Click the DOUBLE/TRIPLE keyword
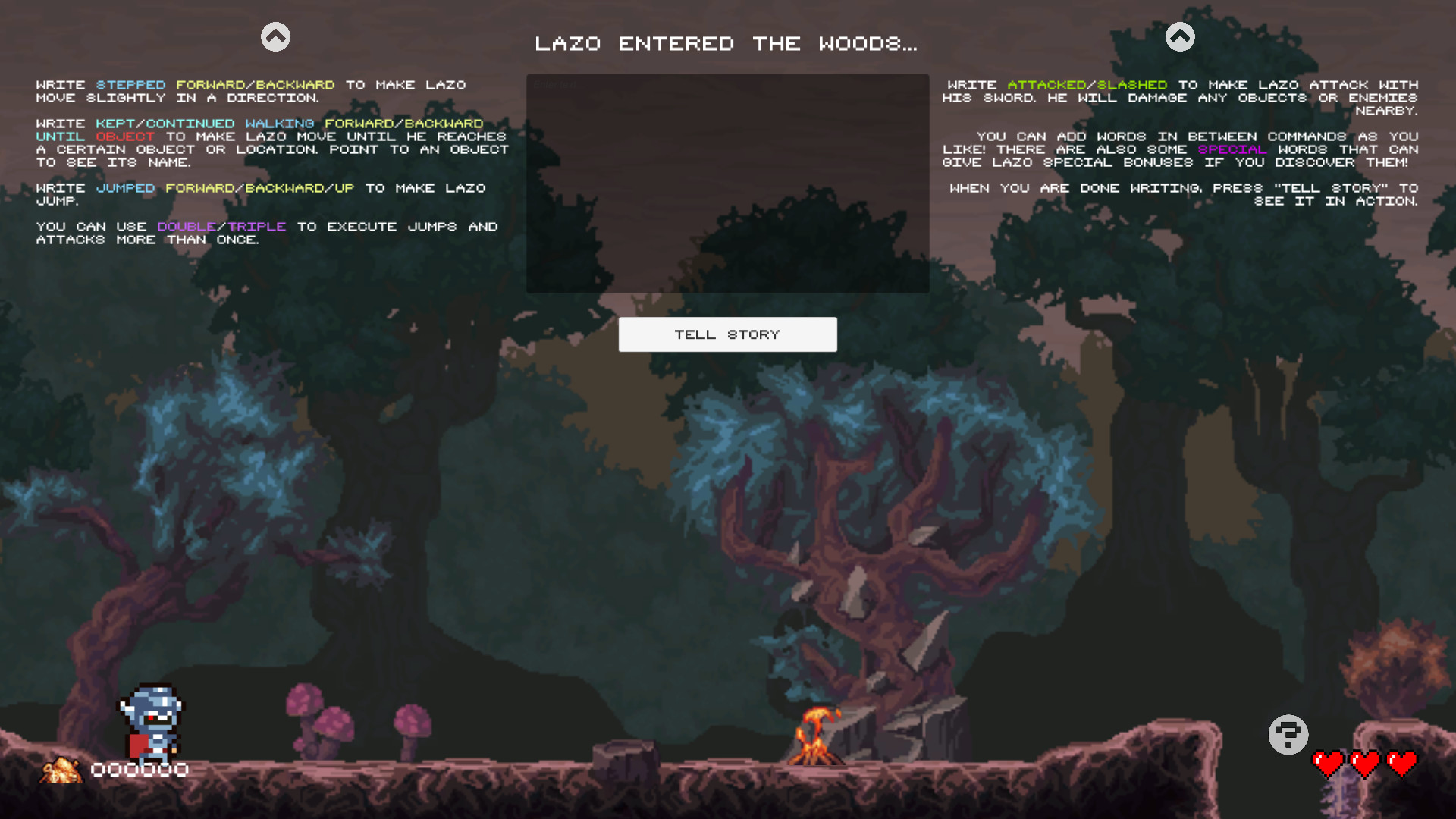Screen dimensions: 1456x819 pyautogui.click(x=221, y=226)
